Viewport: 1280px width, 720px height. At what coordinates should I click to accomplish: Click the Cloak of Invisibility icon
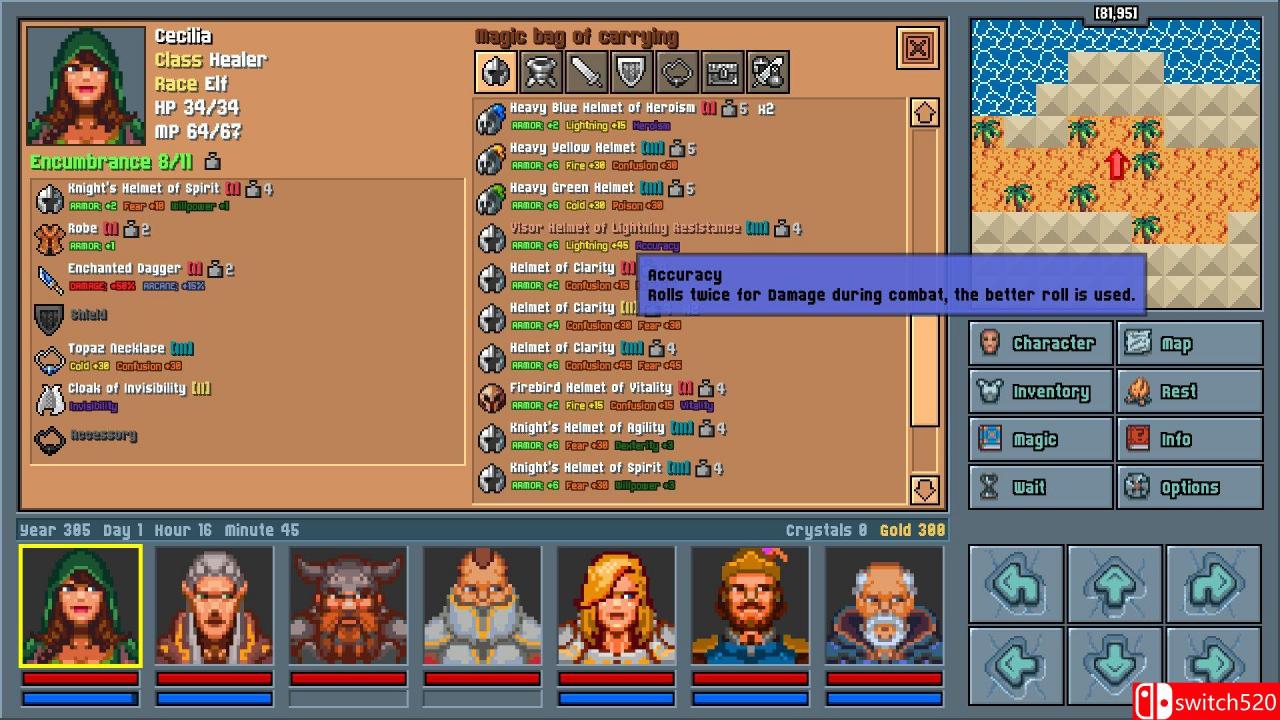(x=51, y=395)
